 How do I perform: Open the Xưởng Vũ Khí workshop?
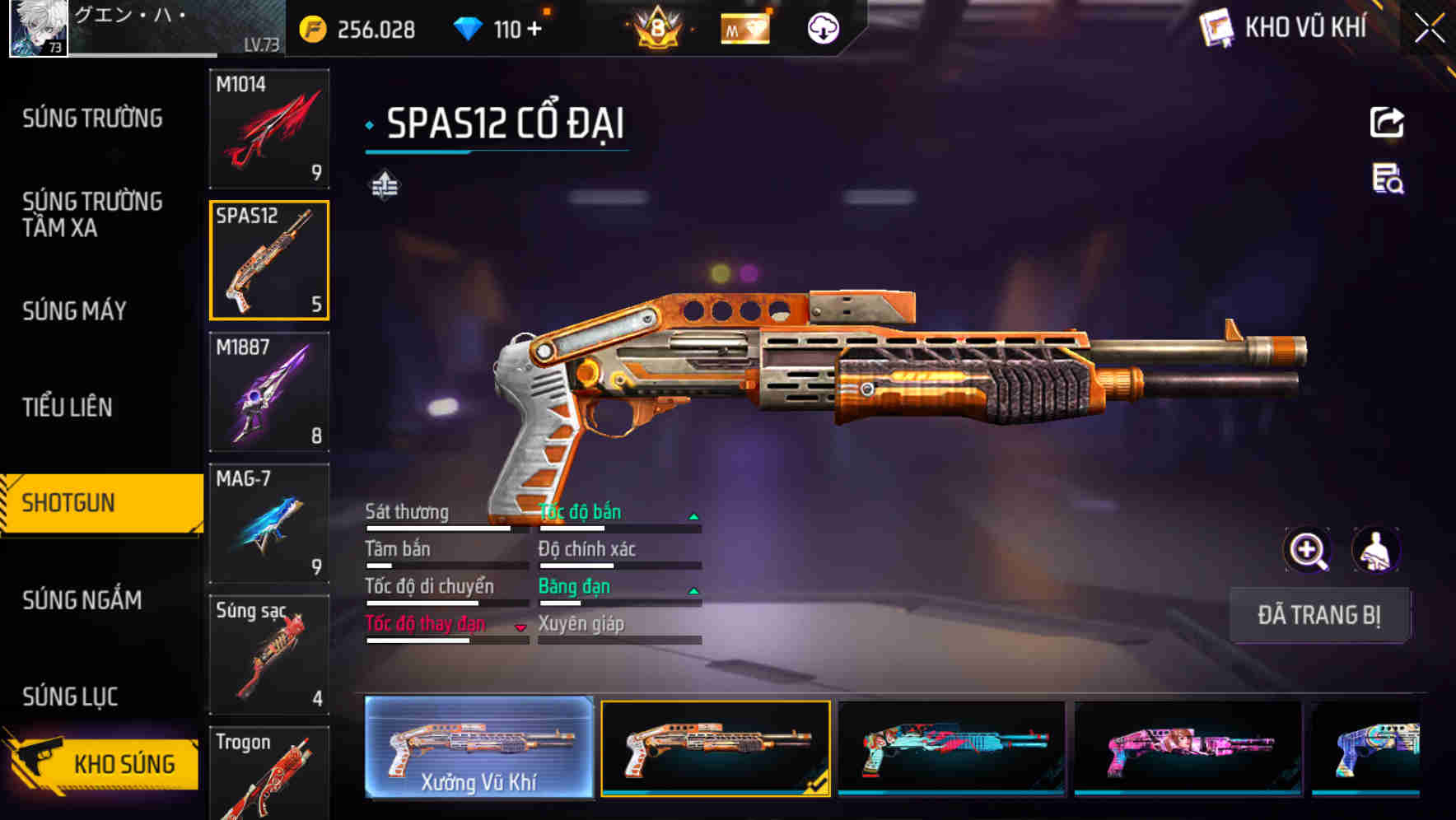pos(478,748)
